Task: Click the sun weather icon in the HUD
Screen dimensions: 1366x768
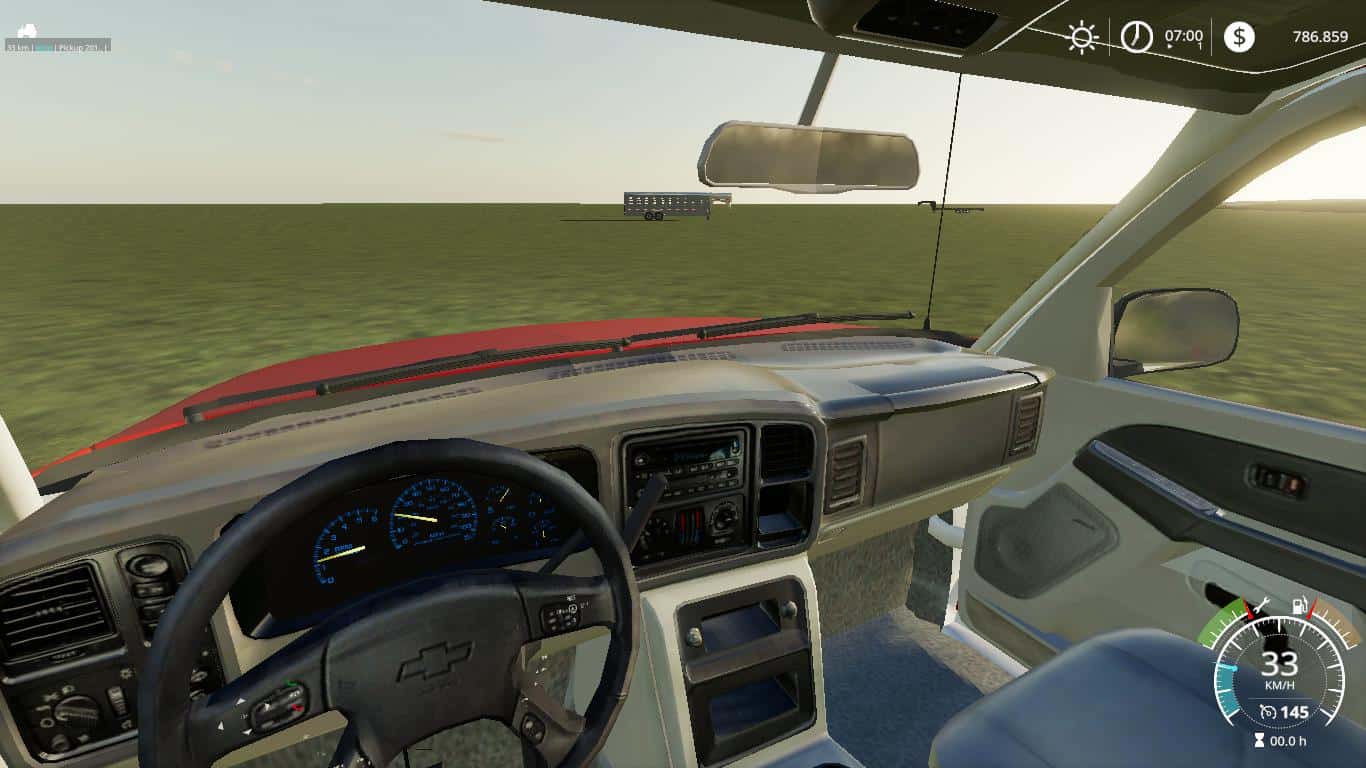Action: (1081, 38)
